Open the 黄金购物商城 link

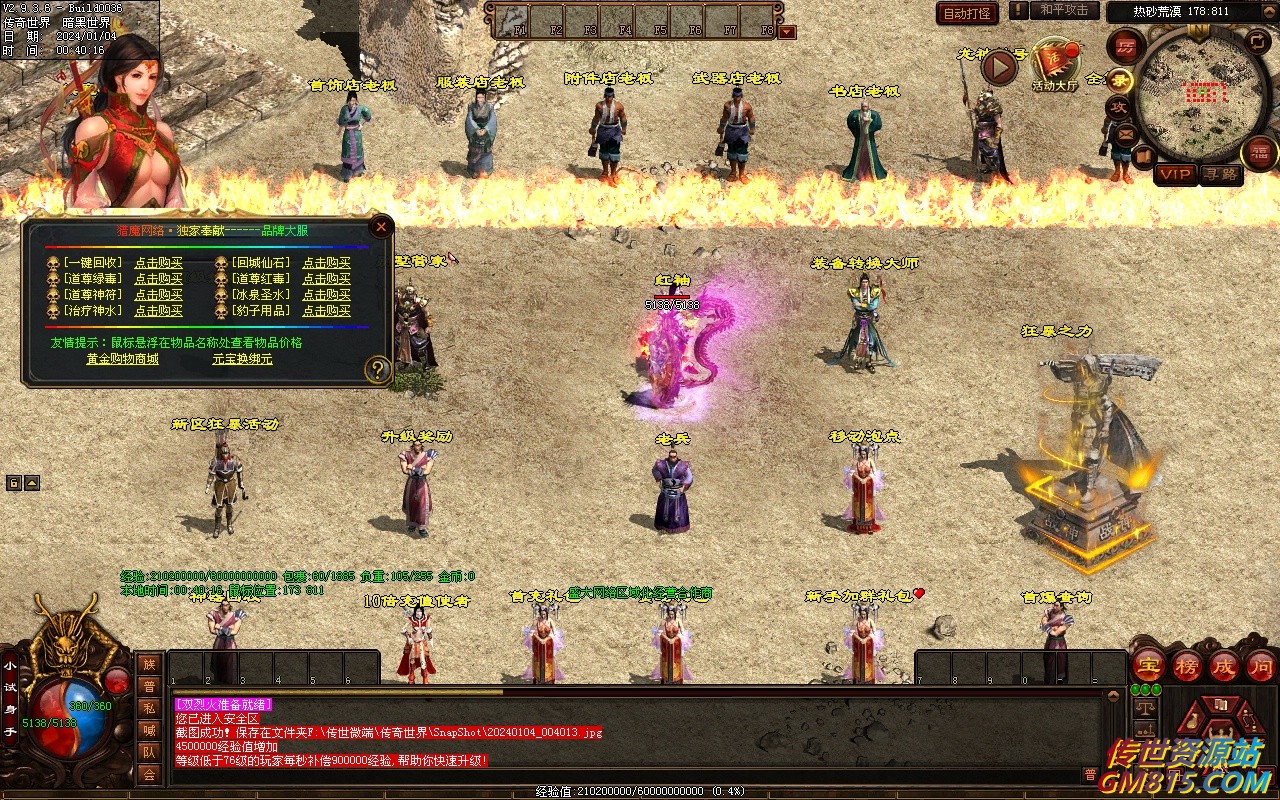click(122, 358)
